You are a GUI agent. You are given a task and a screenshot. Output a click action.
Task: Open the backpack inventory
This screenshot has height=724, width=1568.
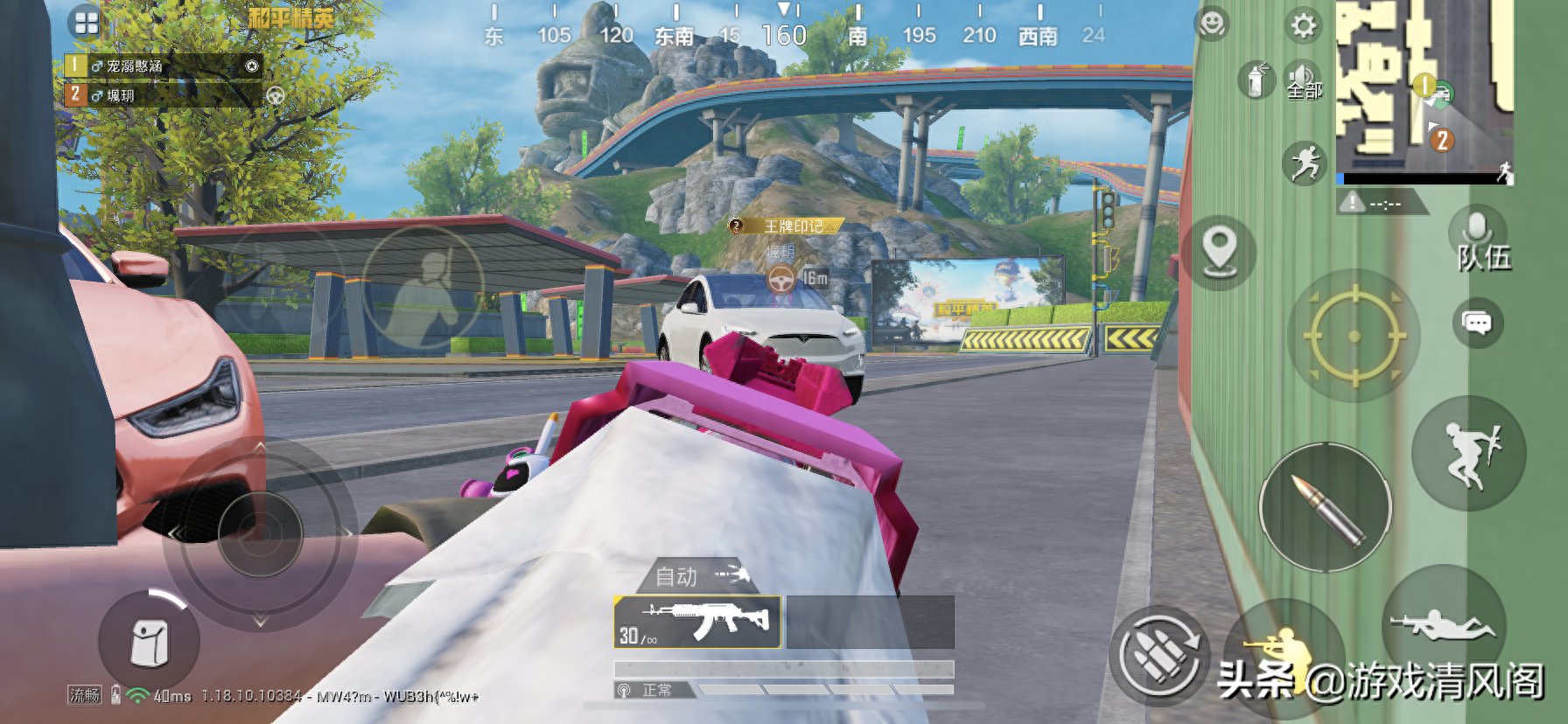(149, 643)
